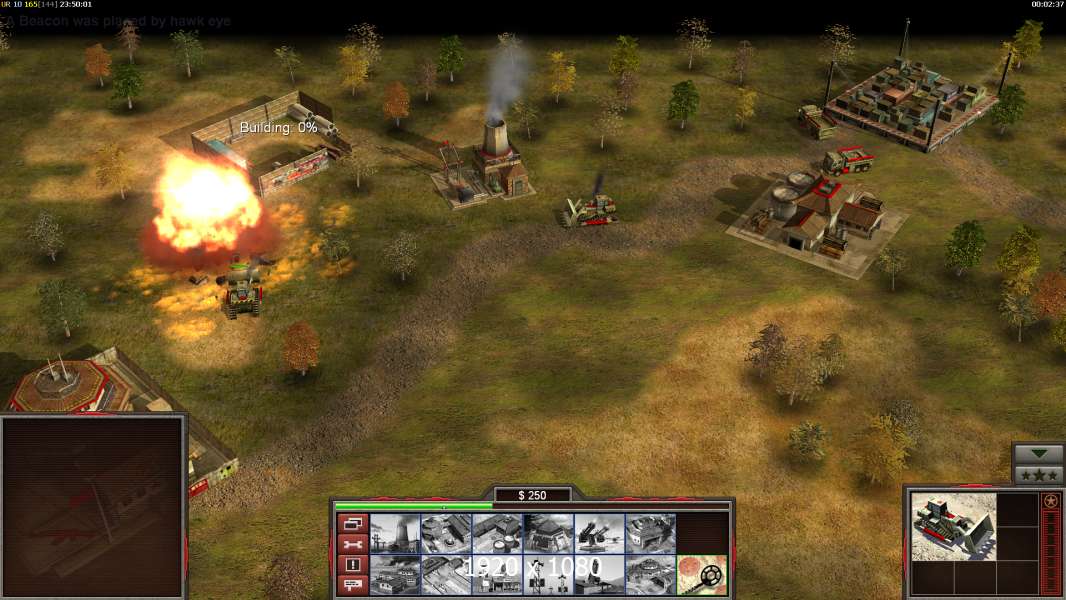Open the chat message button
Viewport: 1066px width, 600px height.
click(x=352, y=585)
